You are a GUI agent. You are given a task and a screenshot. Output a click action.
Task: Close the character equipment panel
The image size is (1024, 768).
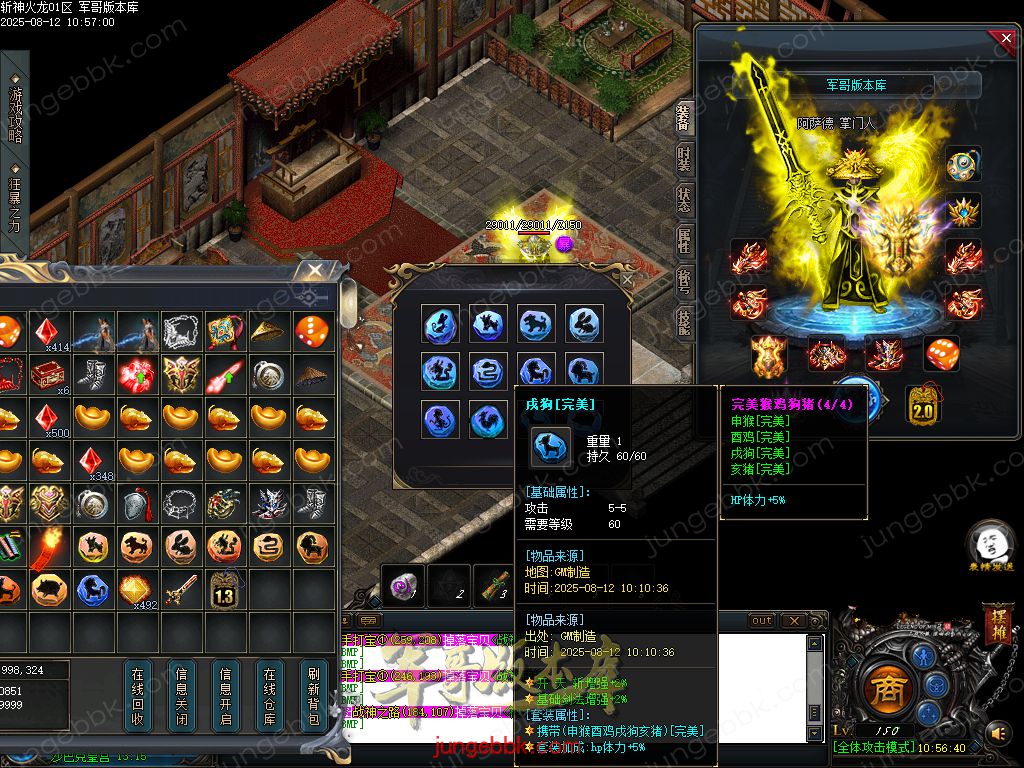pos(1004,39)
